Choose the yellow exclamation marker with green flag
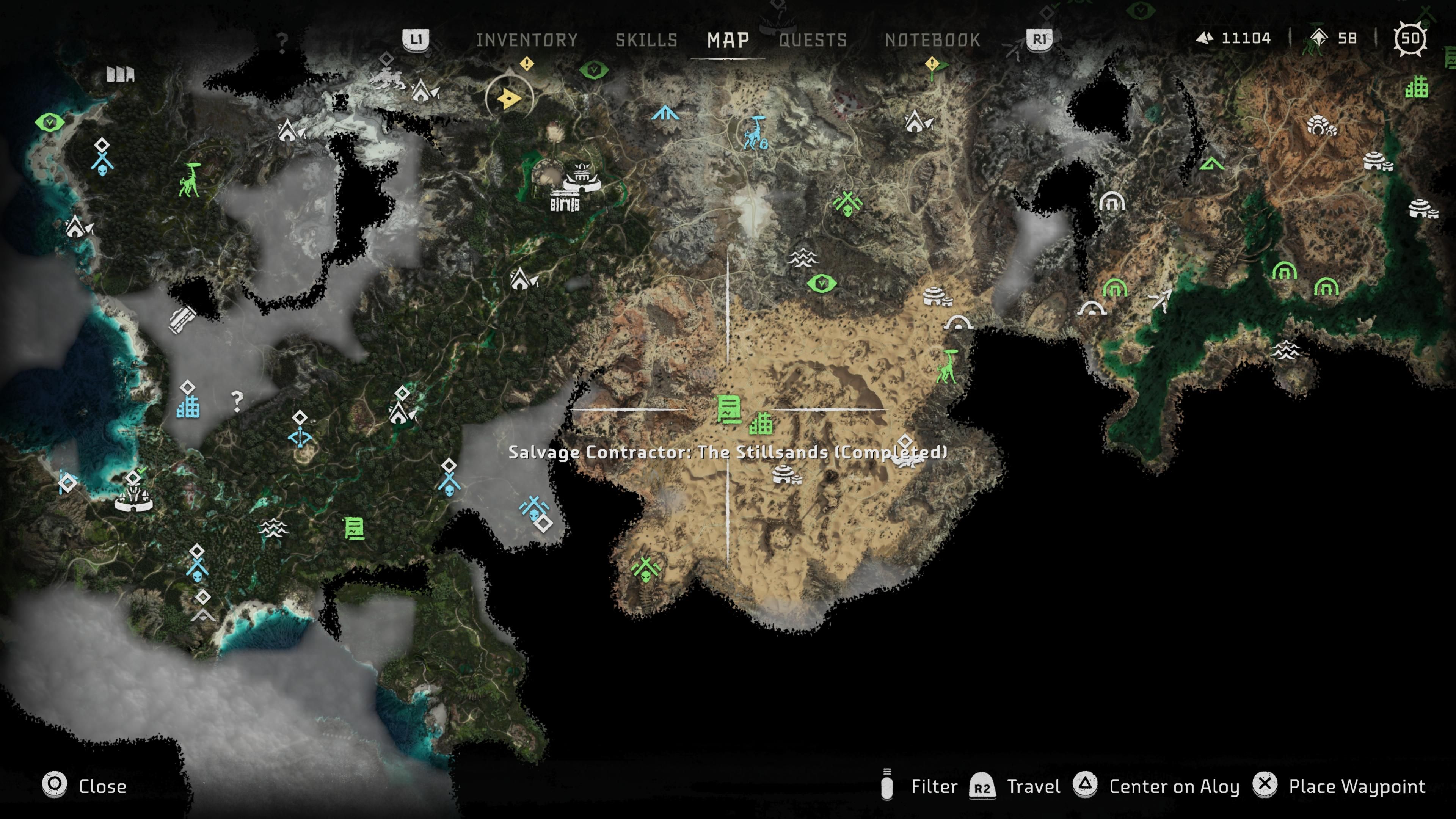The image size is (1456, 819). [933, 65]
